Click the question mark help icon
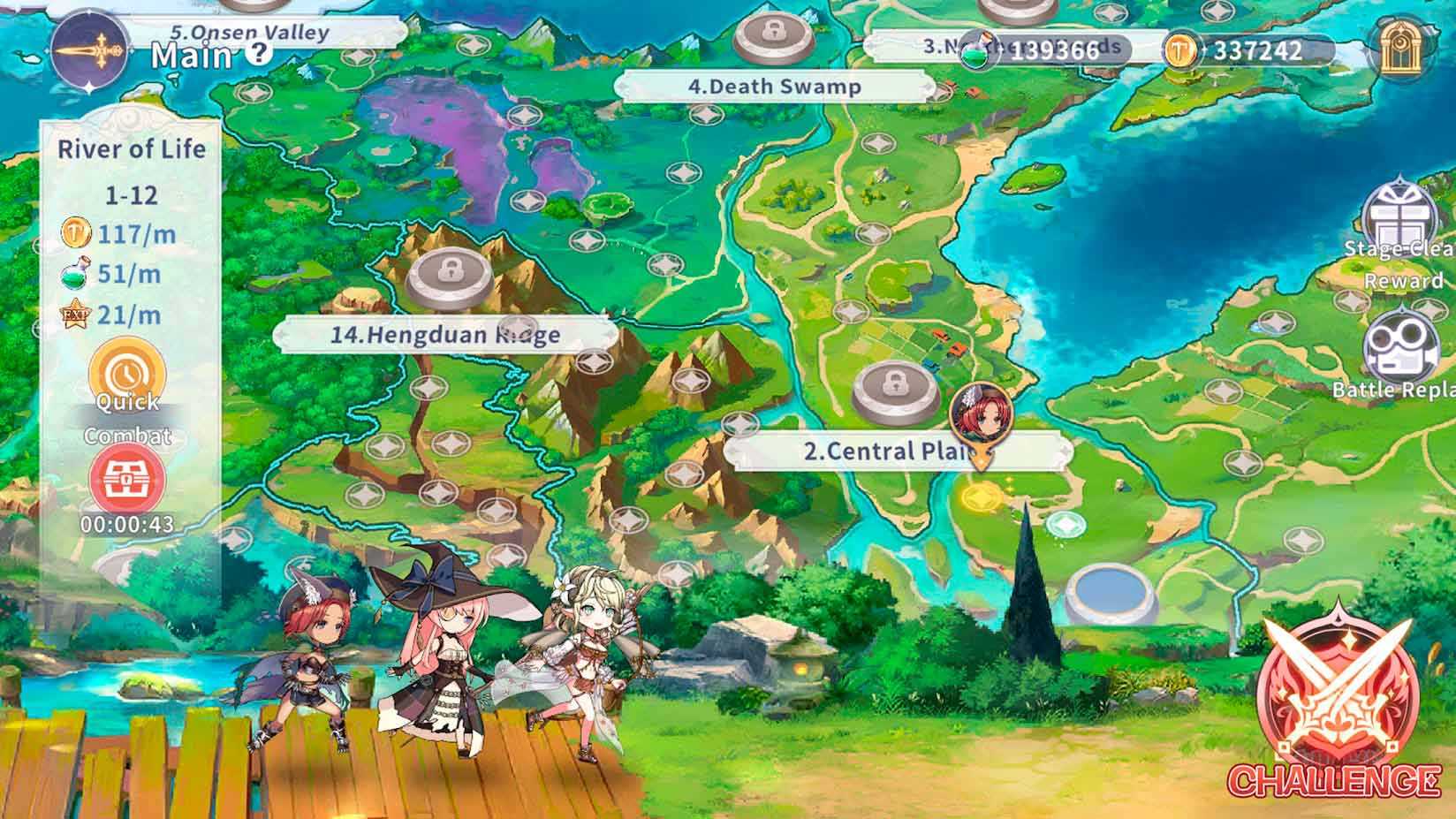The image size is (1456, 819). pos(258,52)
